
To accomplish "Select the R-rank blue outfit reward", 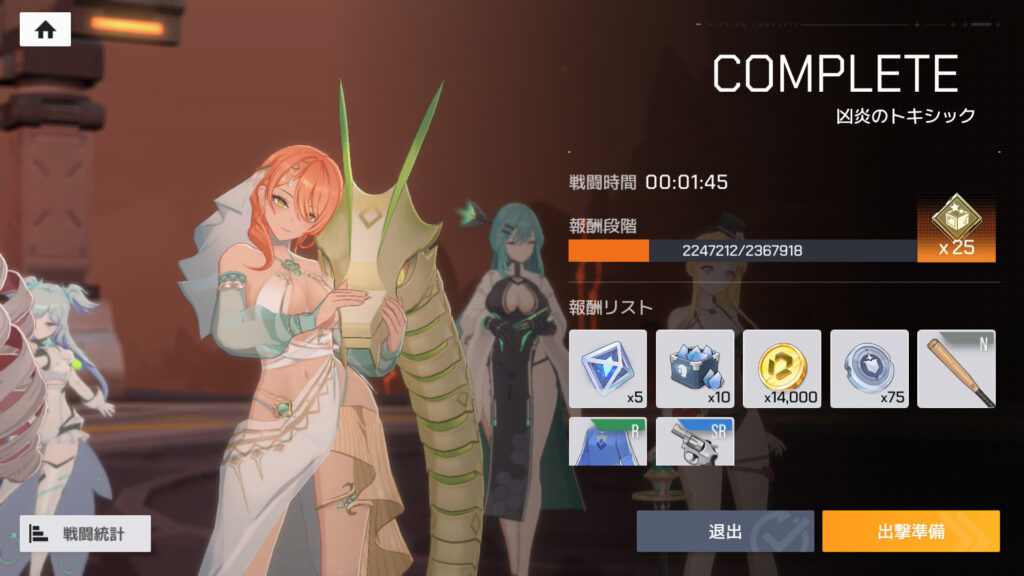I will (x=608, y=442).
